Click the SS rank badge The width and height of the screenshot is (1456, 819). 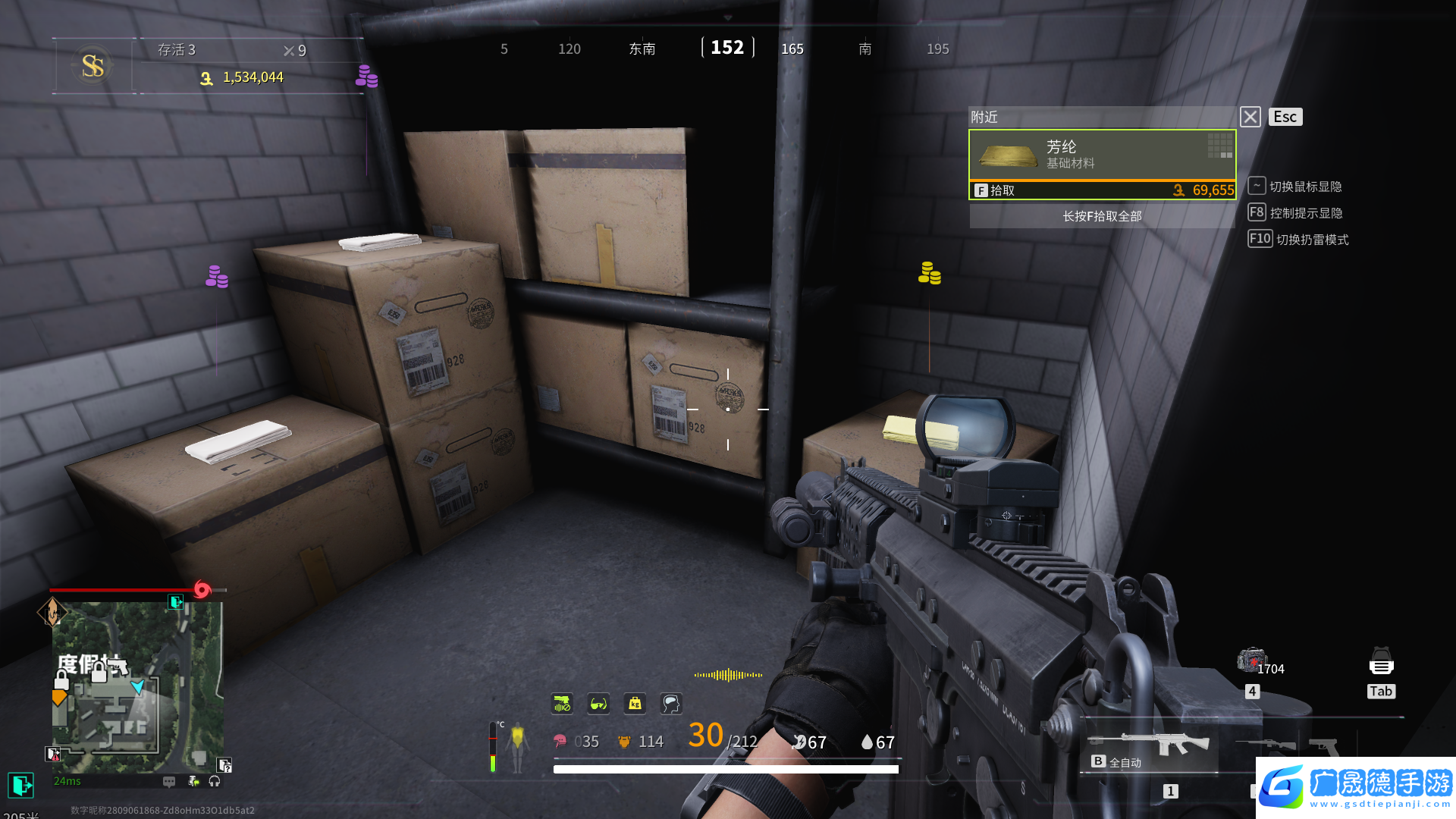[93, 66]
